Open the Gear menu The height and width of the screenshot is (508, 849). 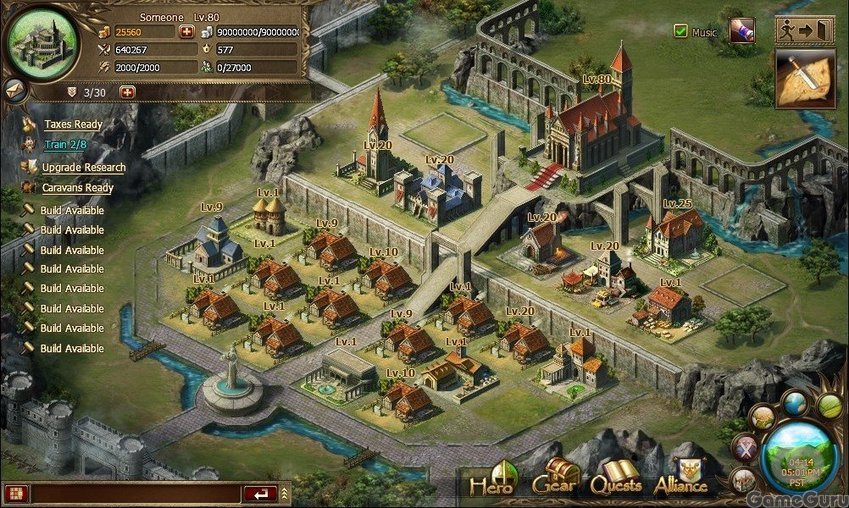click(556, 478)
